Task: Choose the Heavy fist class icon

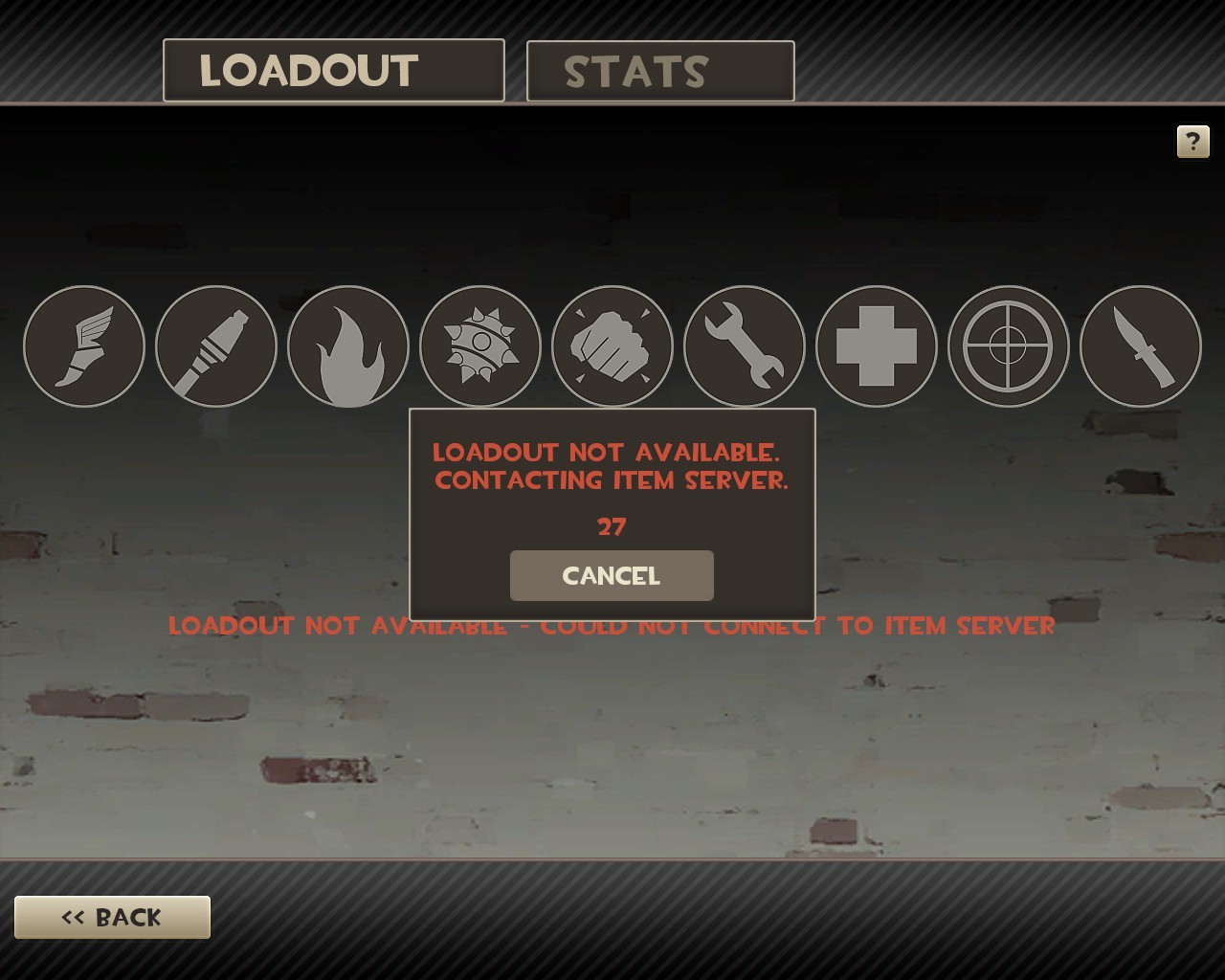Action: click(x=612, y=346)
